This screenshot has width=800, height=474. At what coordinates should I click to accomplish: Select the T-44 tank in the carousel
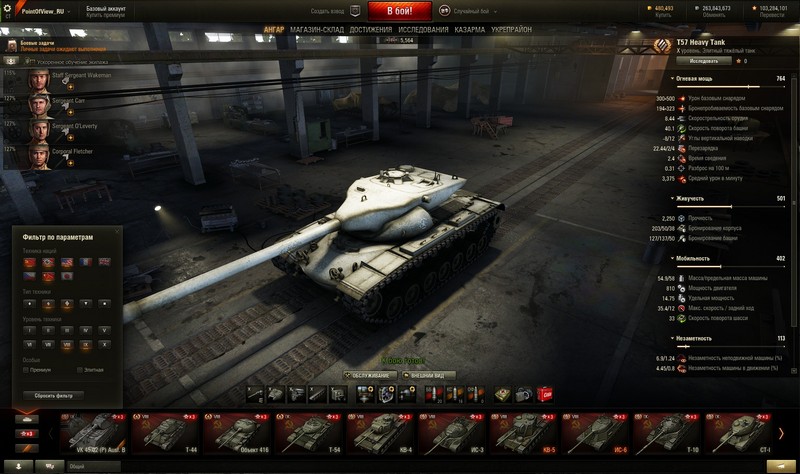(x=166, y=433)
